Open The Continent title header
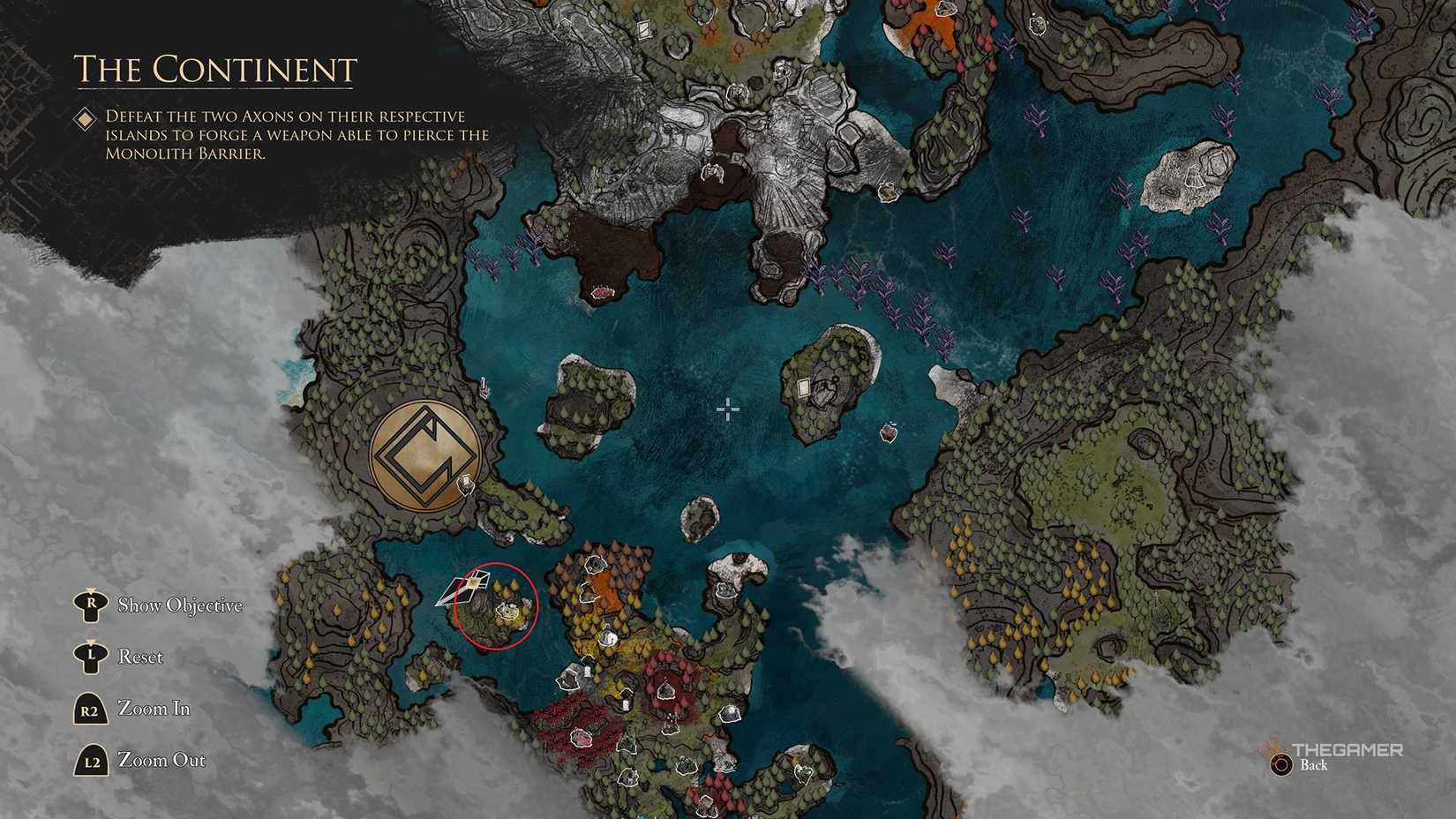1456x819 pixels. click(215, 68)
